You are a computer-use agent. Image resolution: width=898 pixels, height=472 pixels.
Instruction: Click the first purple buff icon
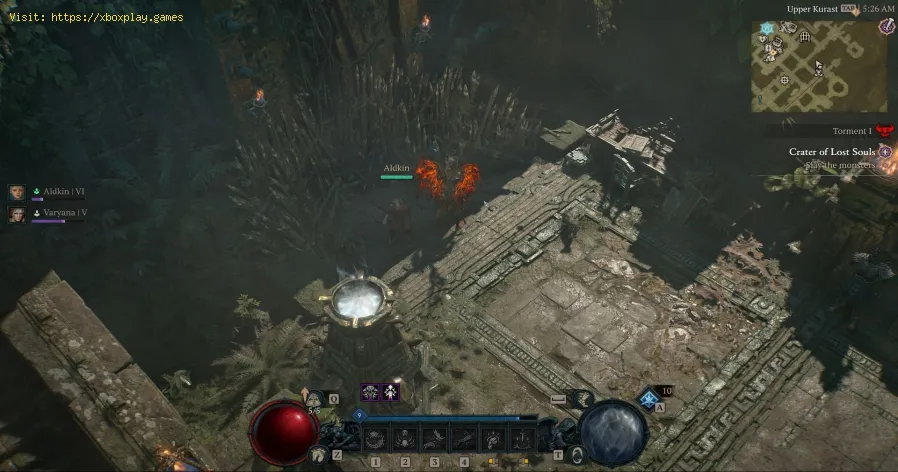370,392
